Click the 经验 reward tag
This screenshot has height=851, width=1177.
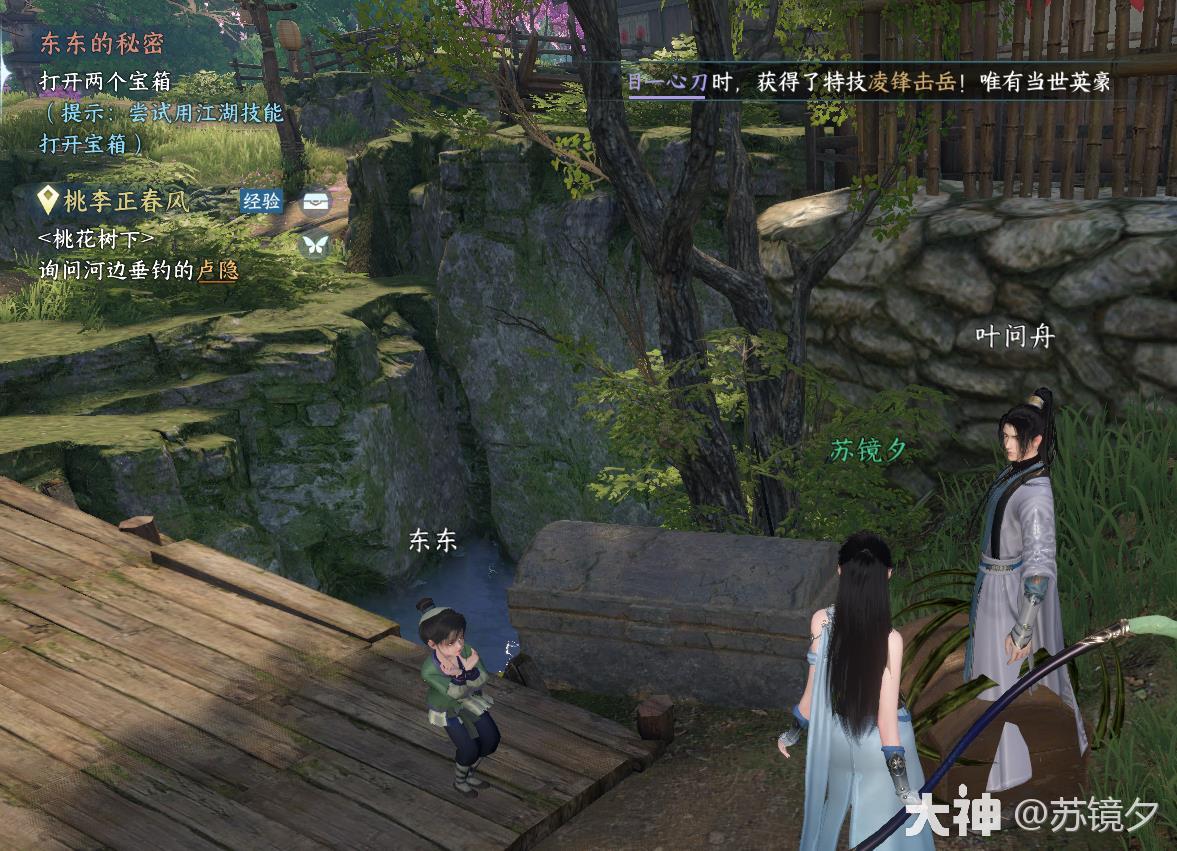click(x=262, y=201)
